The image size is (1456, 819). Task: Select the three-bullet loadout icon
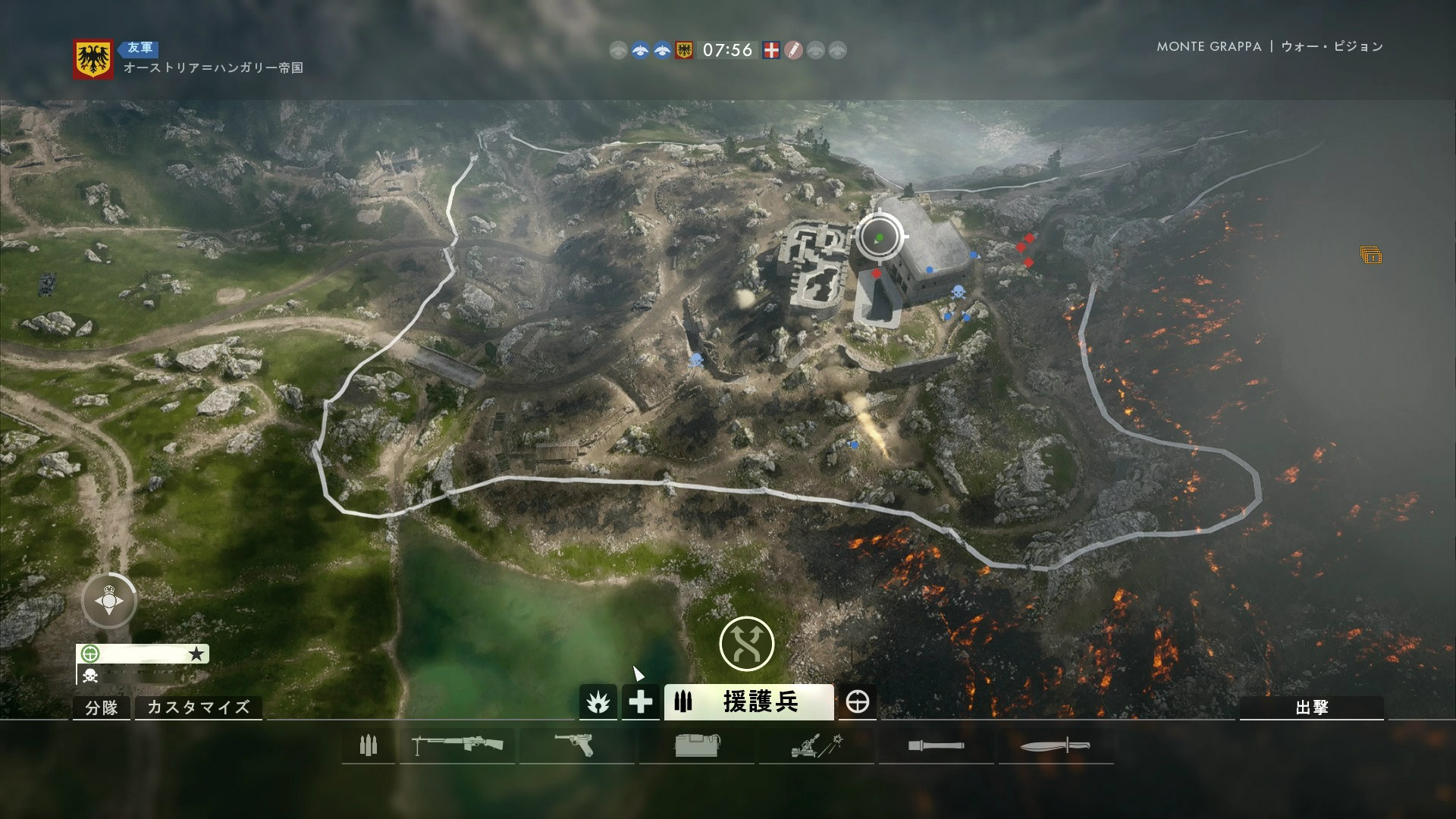(x=369, y=745)
